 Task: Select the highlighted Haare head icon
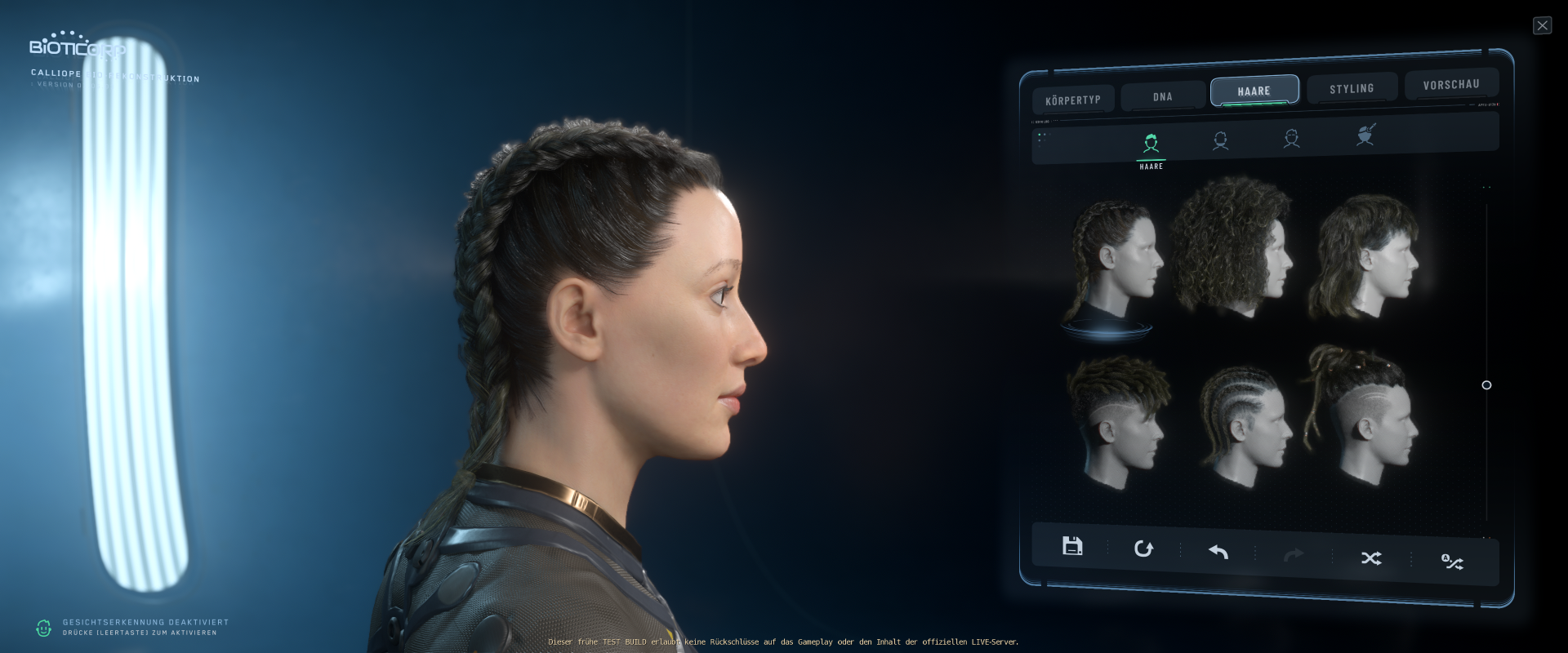[1151, 140]
